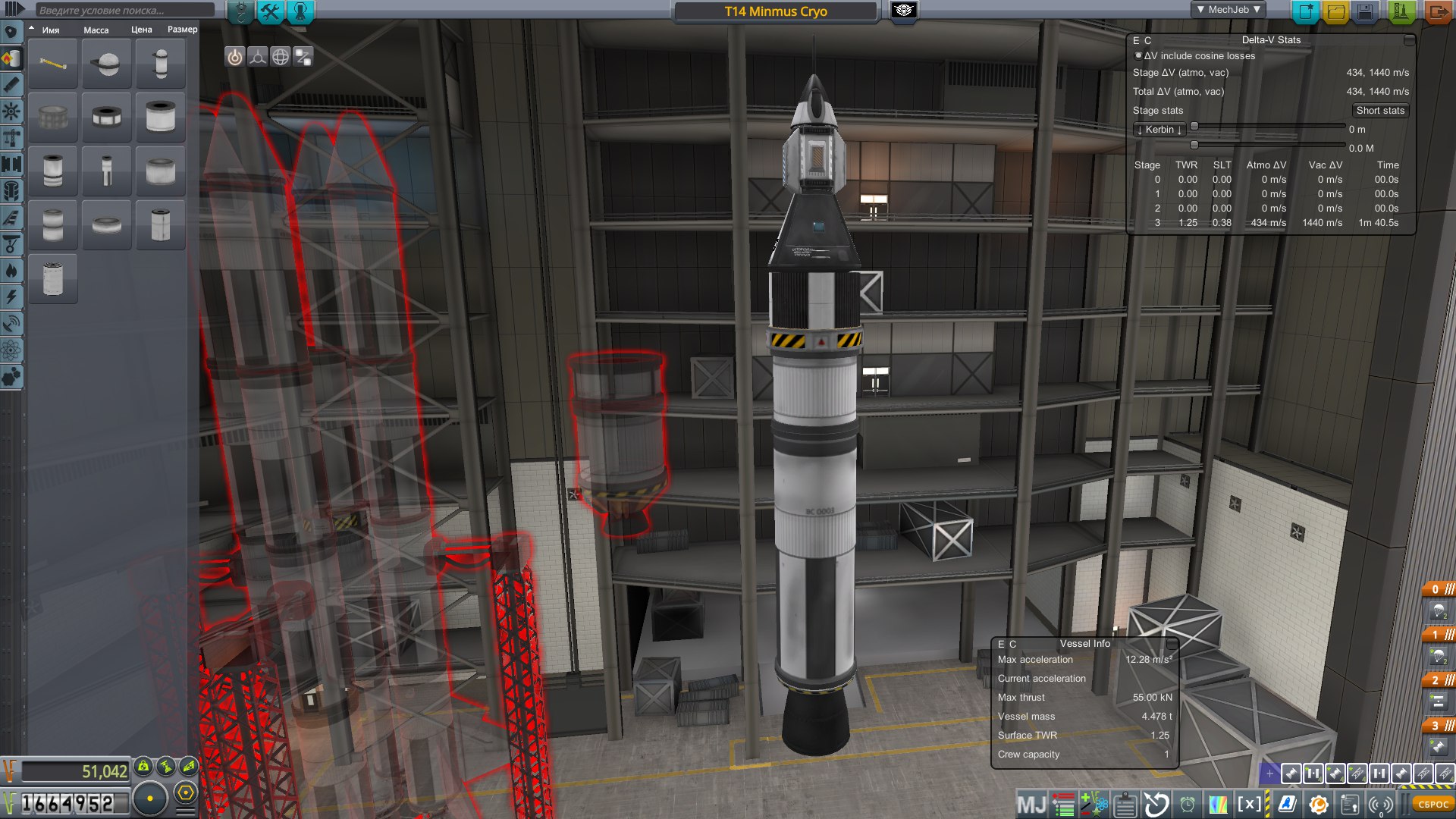
Task: Open the Crew assignment tab (astronaut icon)
Action: [x=299, y=11]
